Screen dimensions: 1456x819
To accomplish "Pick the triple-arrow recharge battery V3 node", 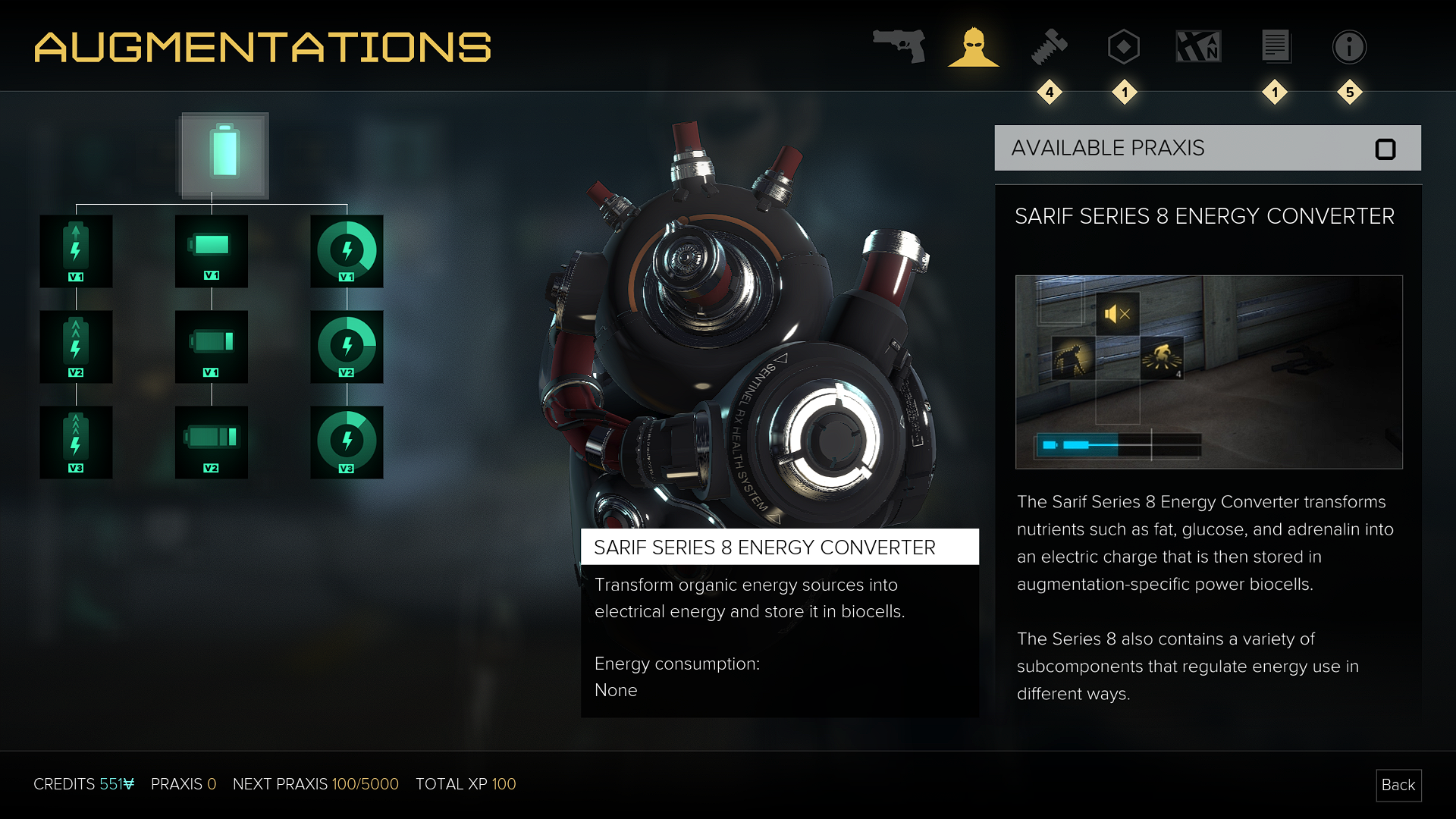I will (76, 442).
